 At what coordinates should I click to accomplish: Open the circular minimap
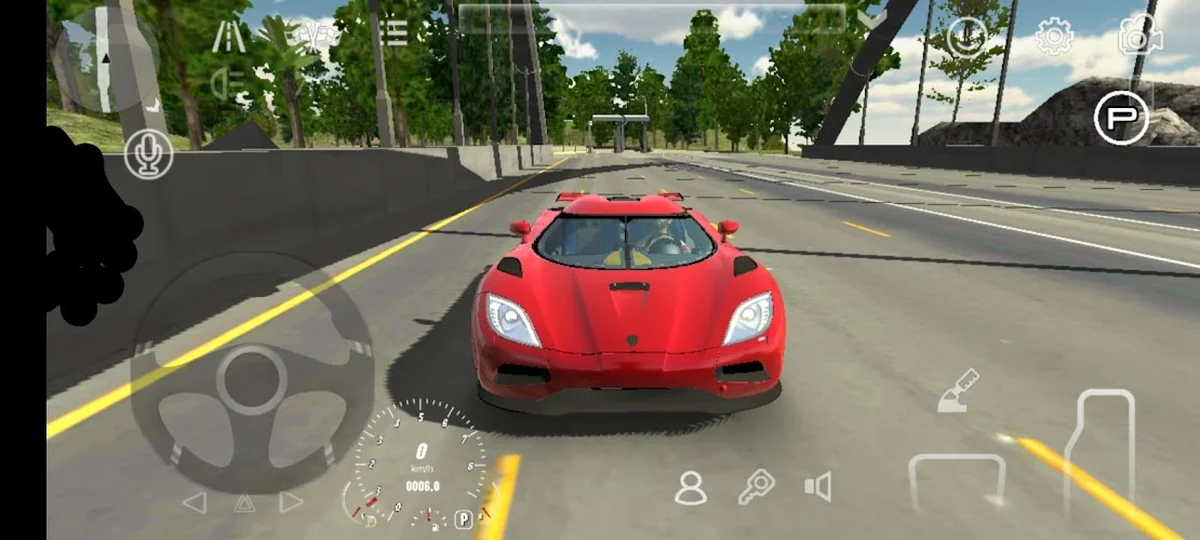coord(106,61)
